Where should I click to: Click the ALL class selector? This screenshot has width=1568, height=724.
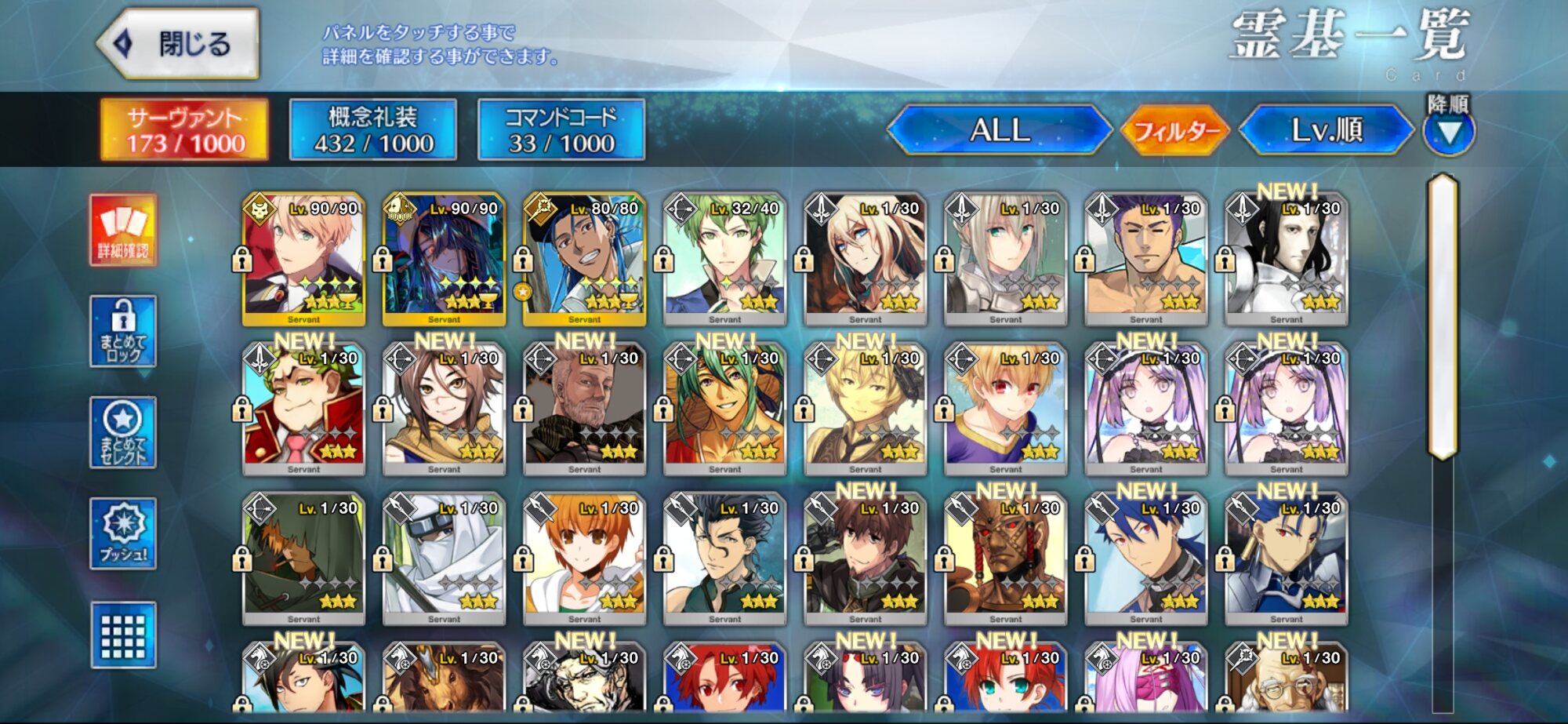[x=1000, y=129]
